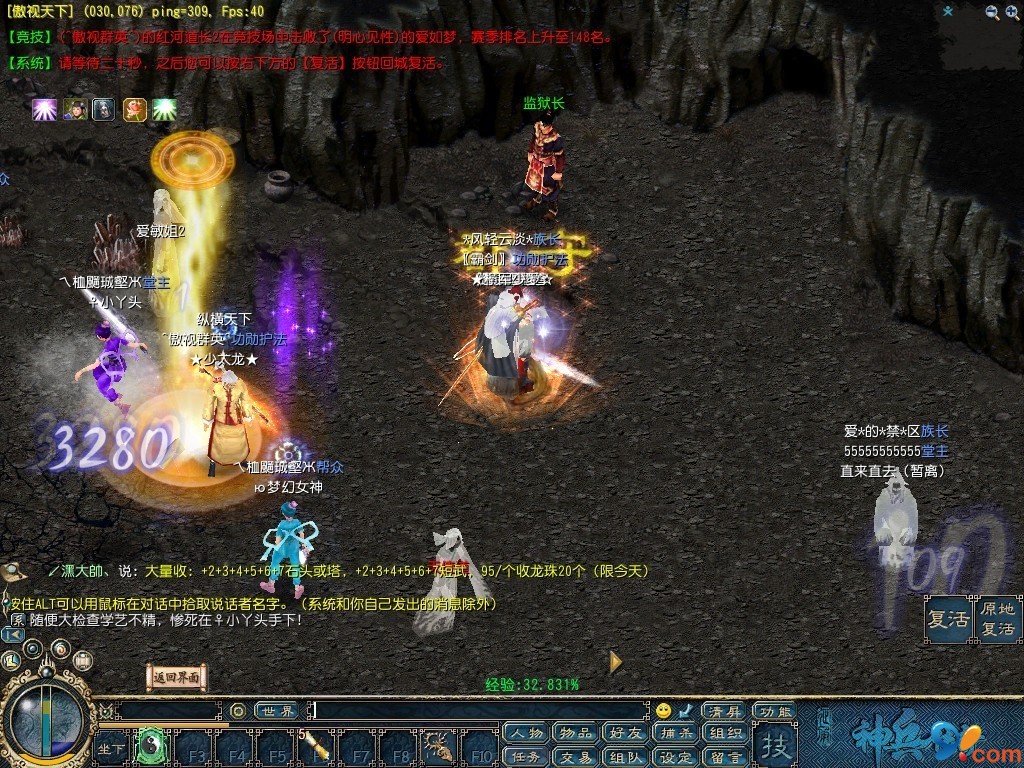The width and height of the screenshot is (1024, 768).
Task: Click the chat message input box
Action: click(x=480, y=711)
